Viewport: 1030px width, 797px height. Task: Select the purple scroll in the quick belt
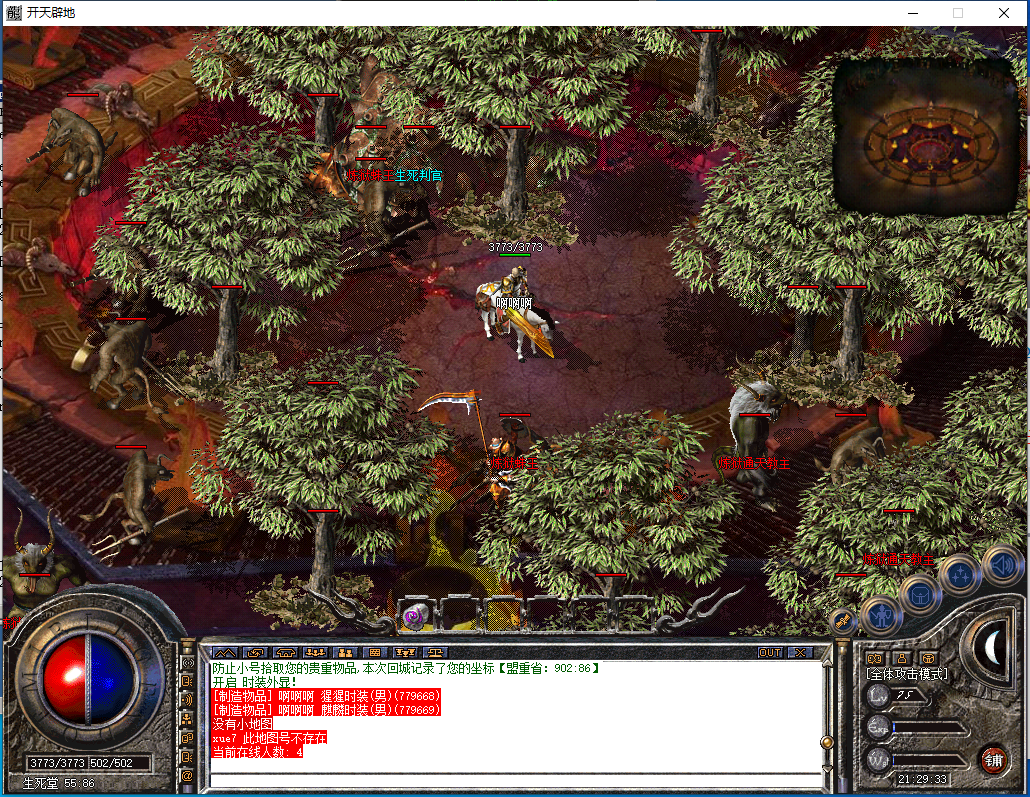(414, 617)
